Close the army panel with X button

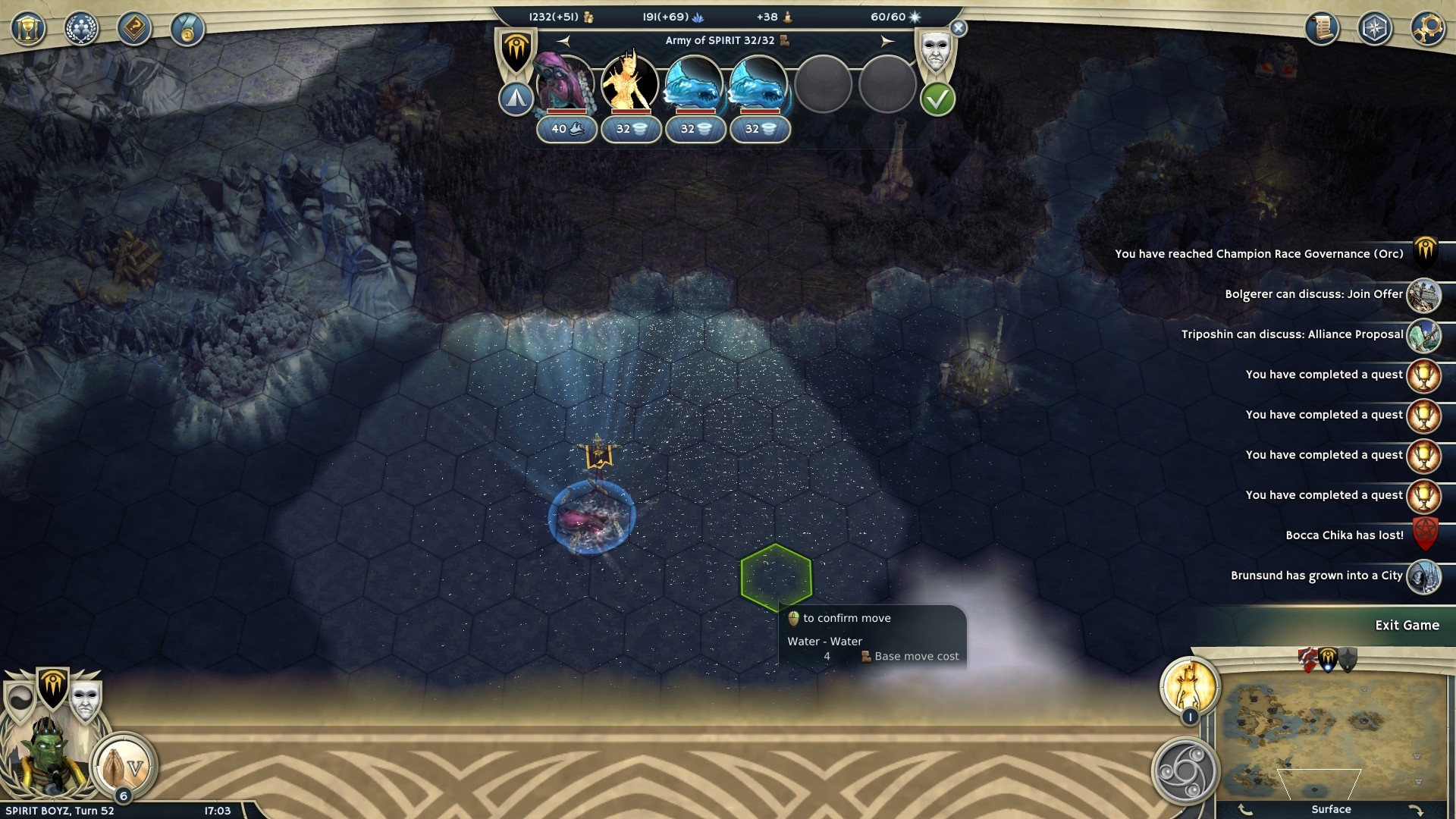click(959, 28)
